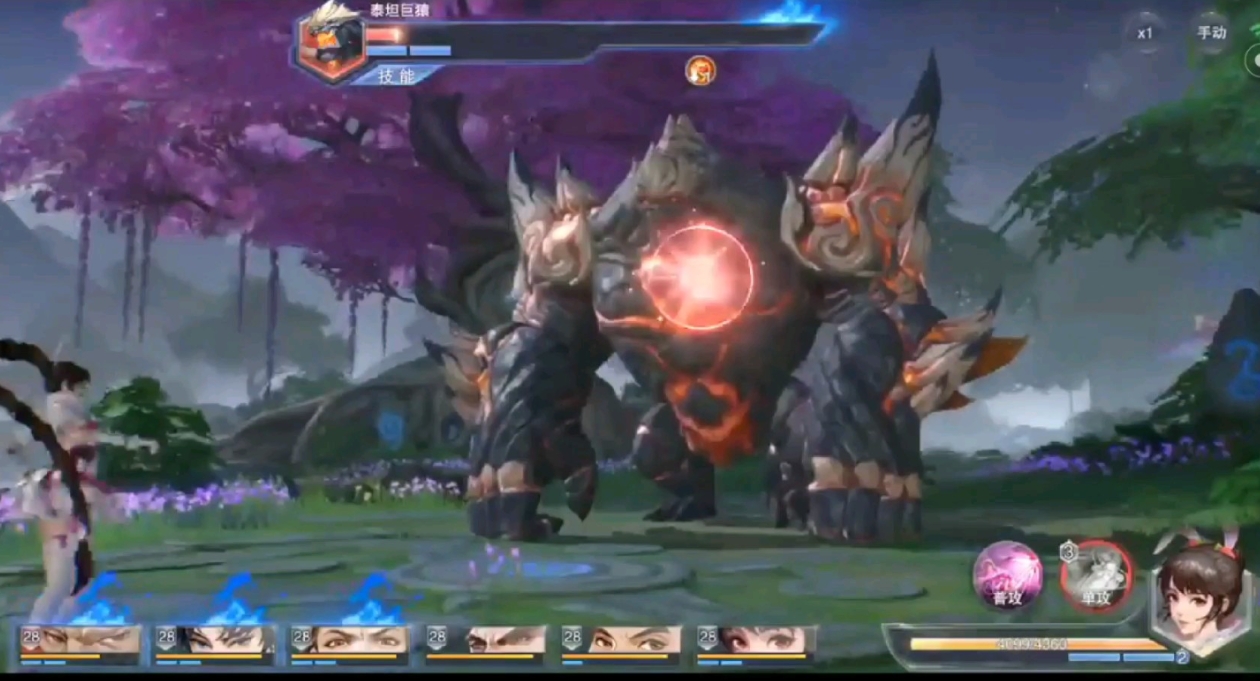Toggle the x1 battle speed button
This screenshot has width=1260, height=681.
tap(1145, 32)
